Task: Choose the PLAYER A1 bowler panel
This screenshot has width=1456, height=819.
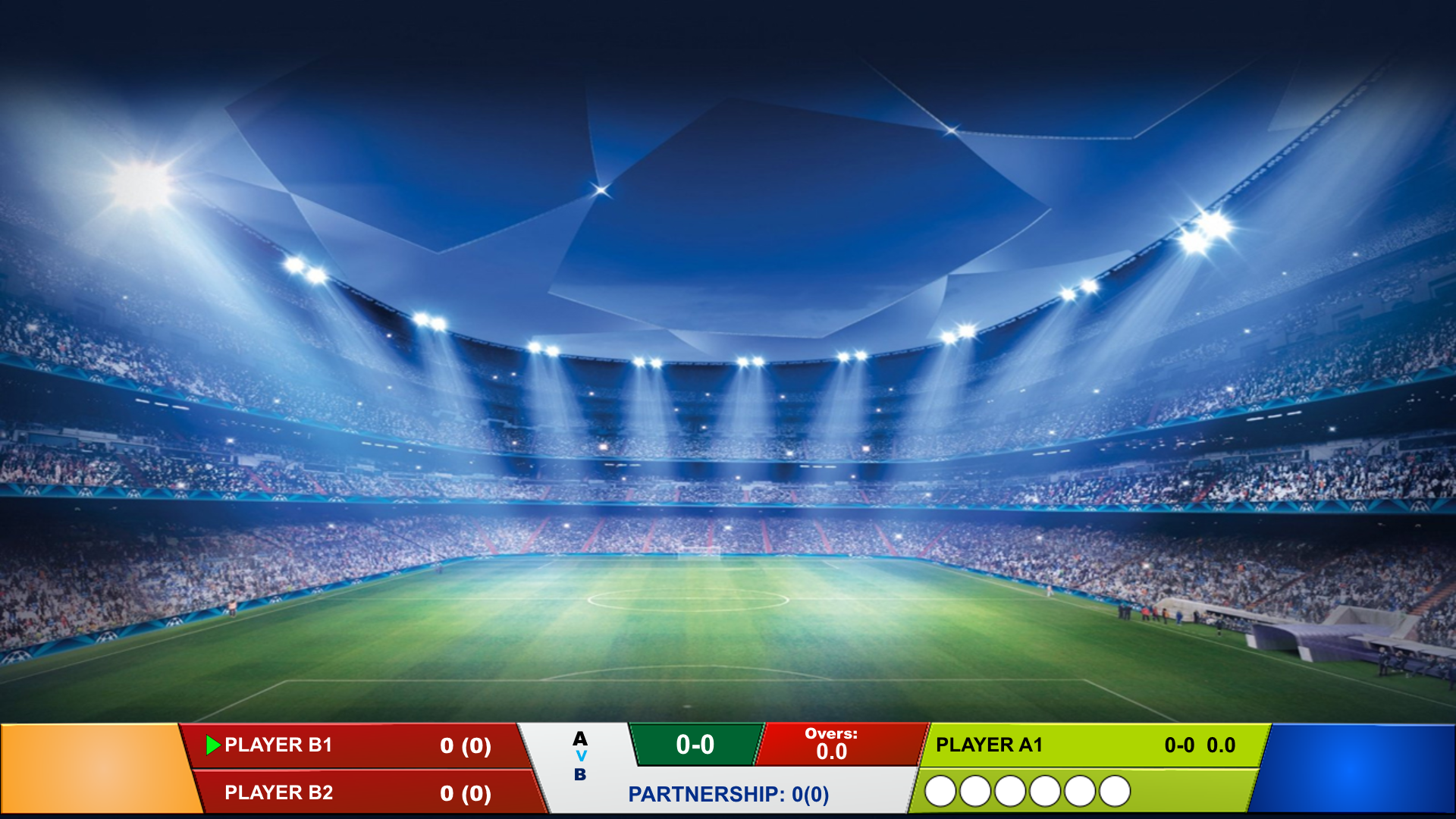Action: coord(1092,745)
